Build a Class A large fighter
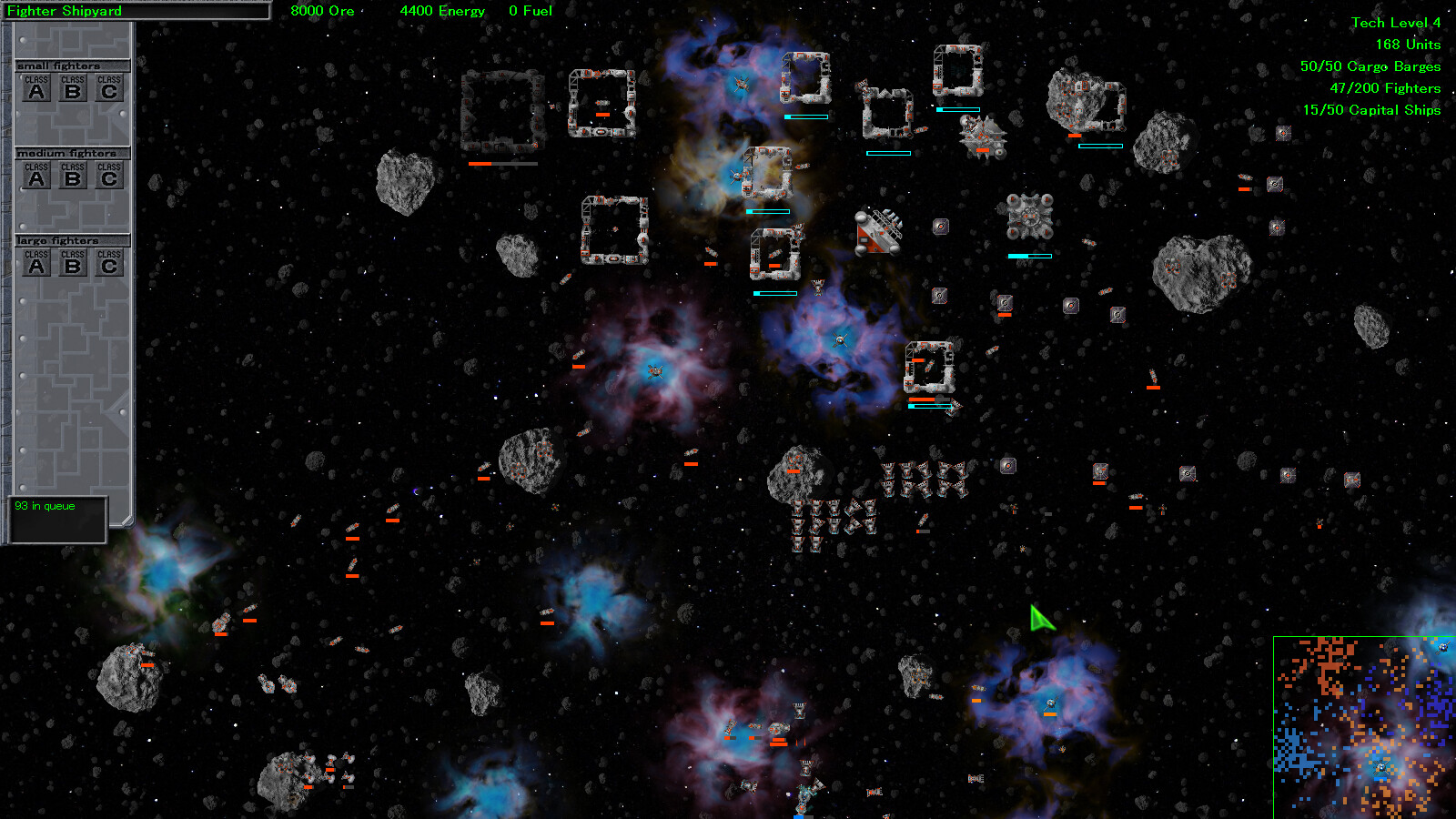The width and height of the screenshot is (1456, 819). pyautogui.click(x=37, y=263)
